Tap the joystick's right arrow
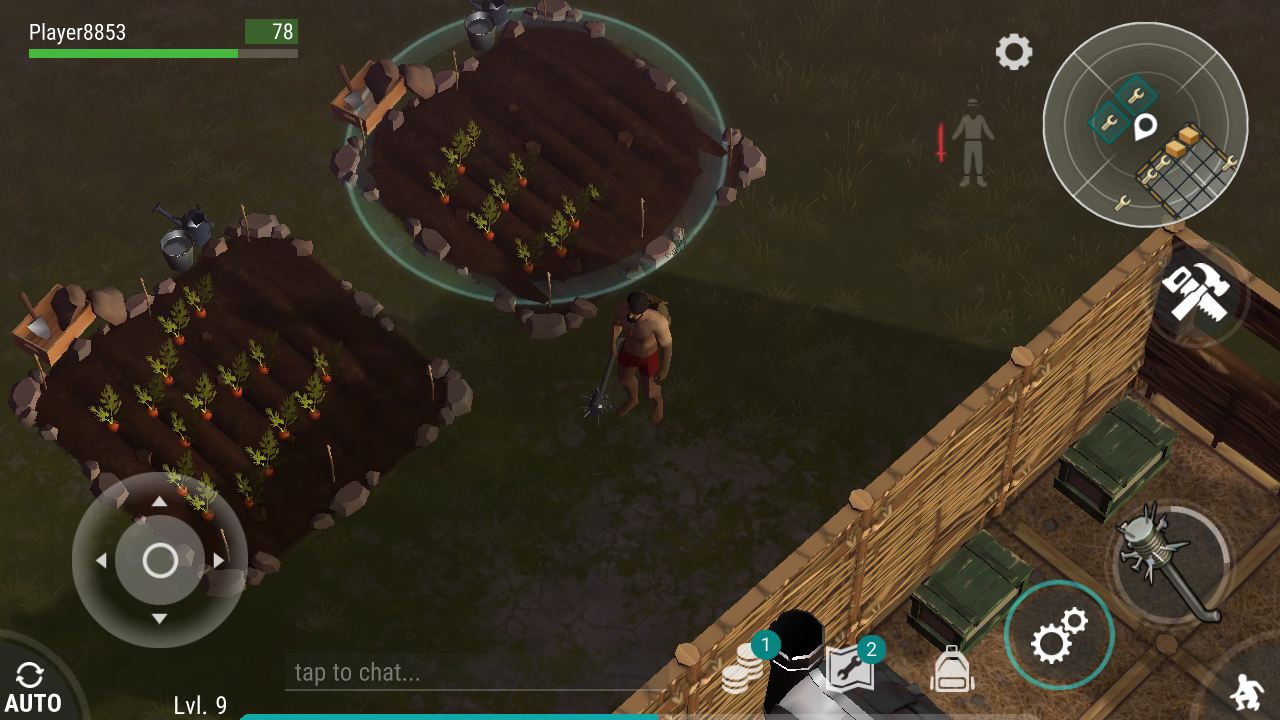 click(219, 561)
